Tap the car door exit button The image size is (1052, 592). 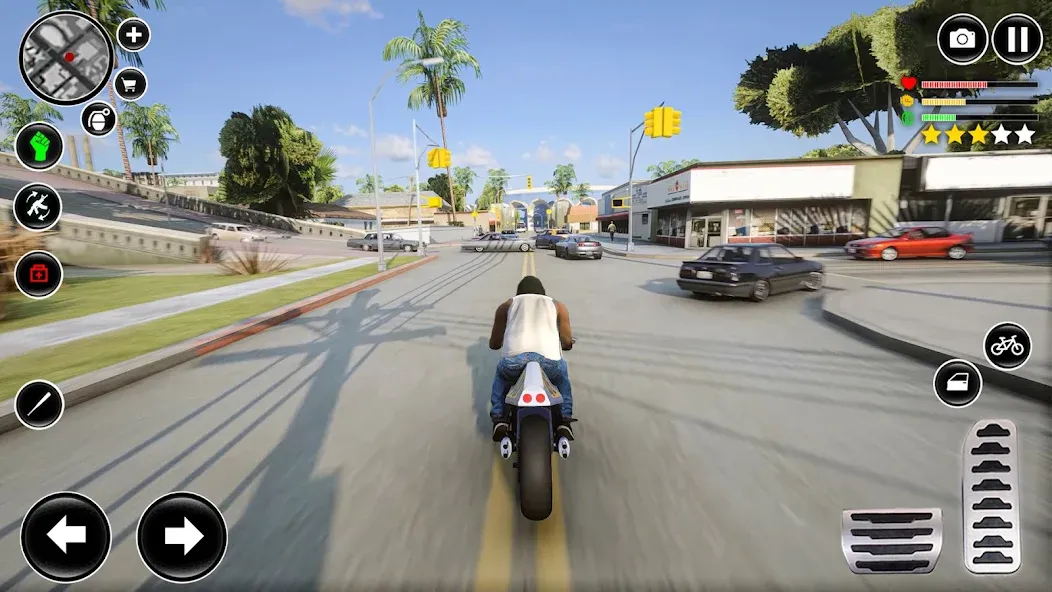pyautogui.click(x=957, y=384)
